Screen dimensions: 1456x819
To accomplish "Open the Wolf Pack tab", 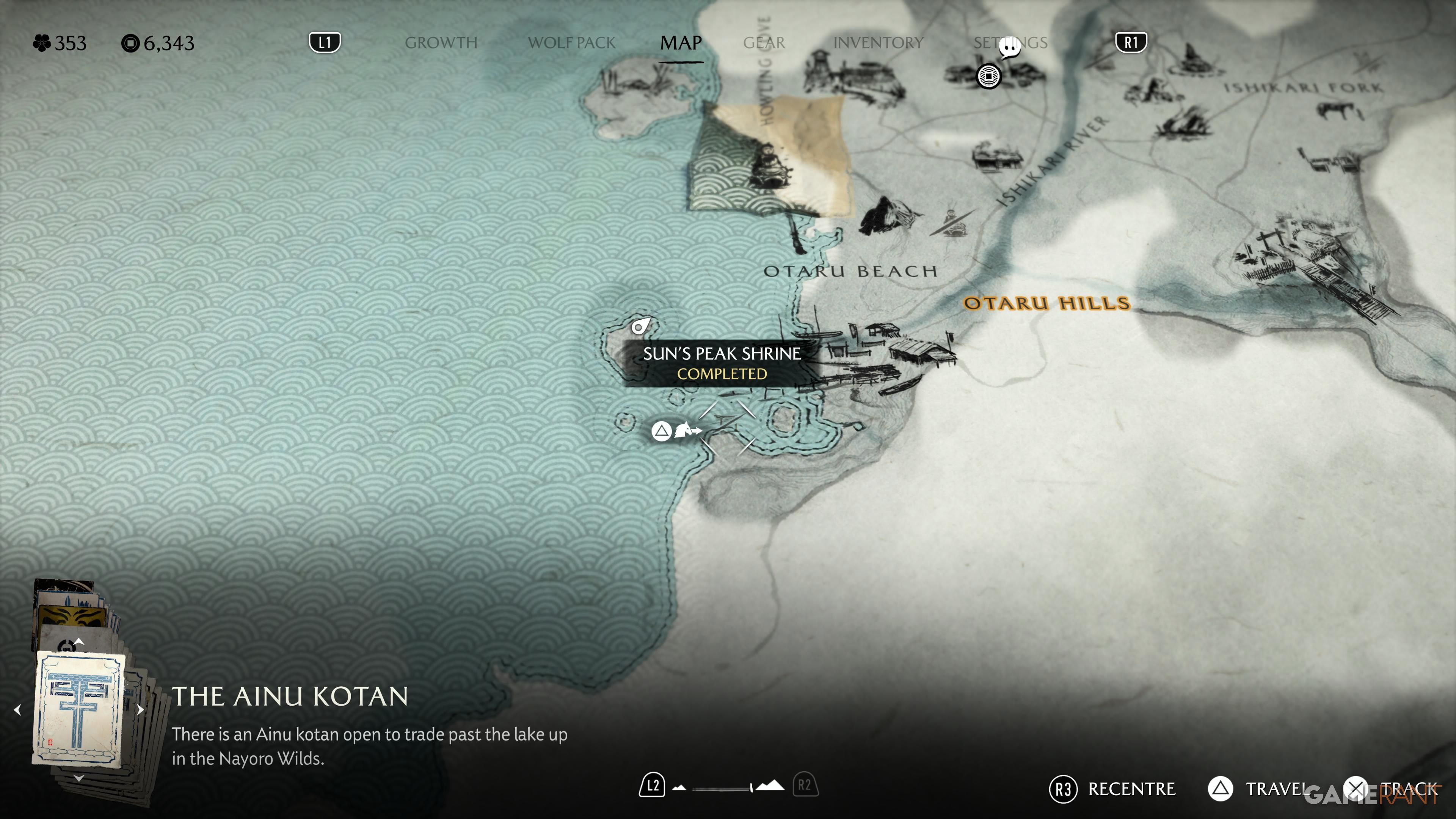I will (x=571, y=42).
